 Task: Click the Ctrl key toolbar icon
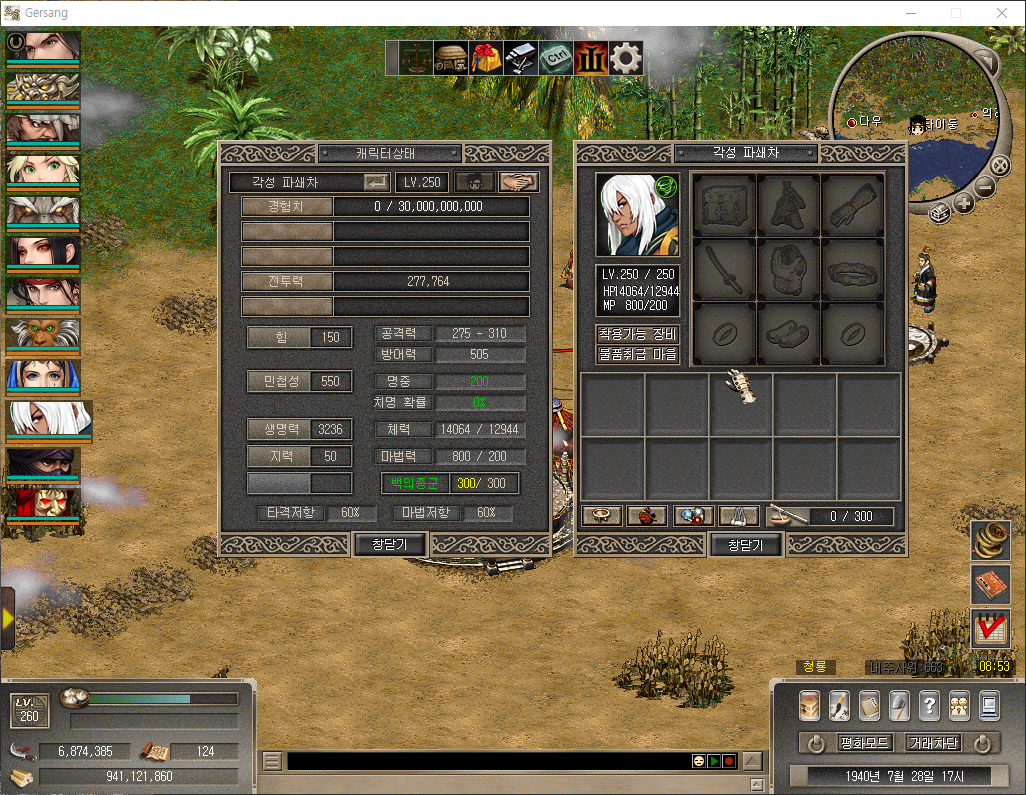[x=556, y=58]
